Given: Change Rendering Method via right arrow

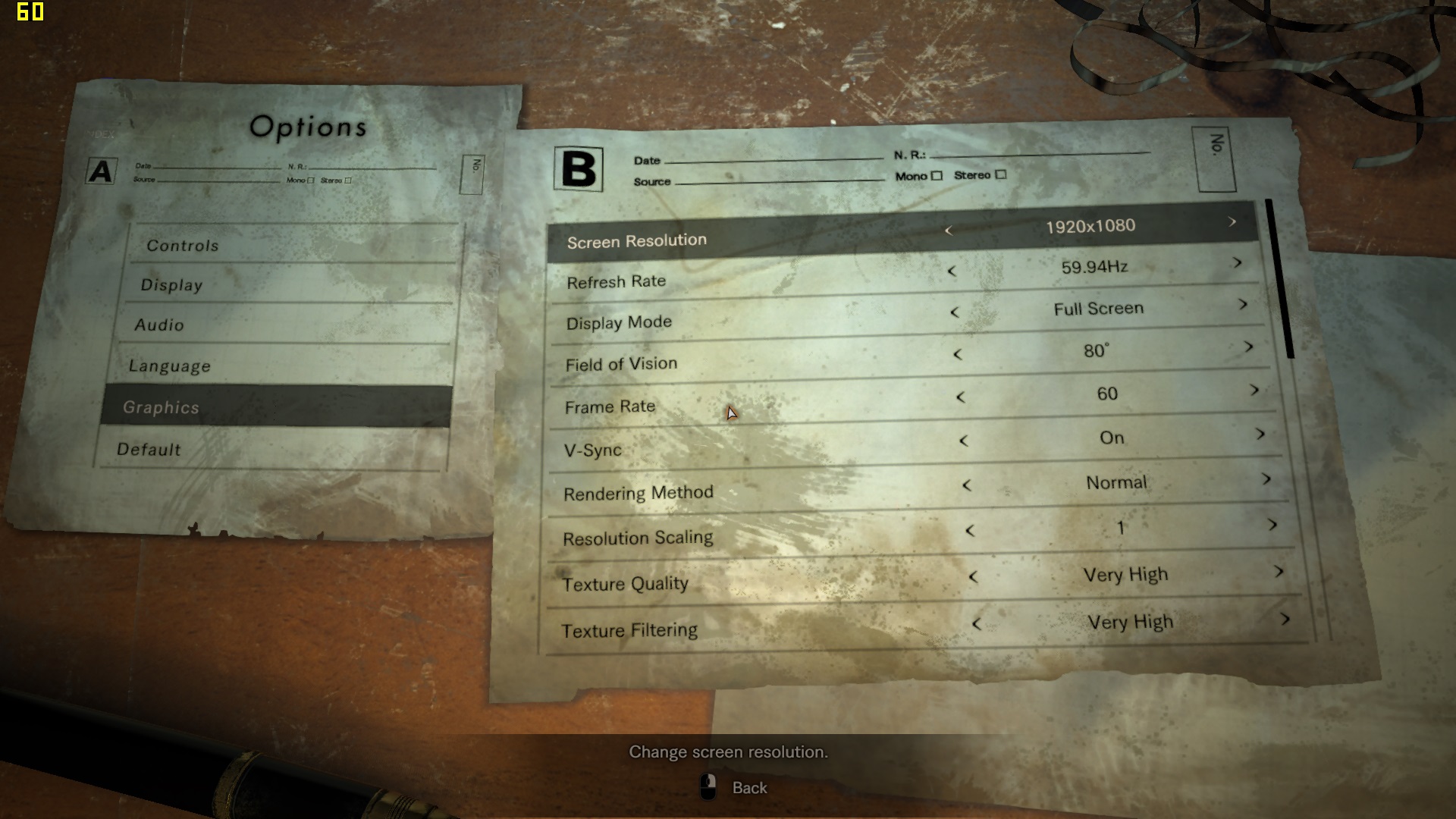Looking at the screenshot, I should (1266, 479).
